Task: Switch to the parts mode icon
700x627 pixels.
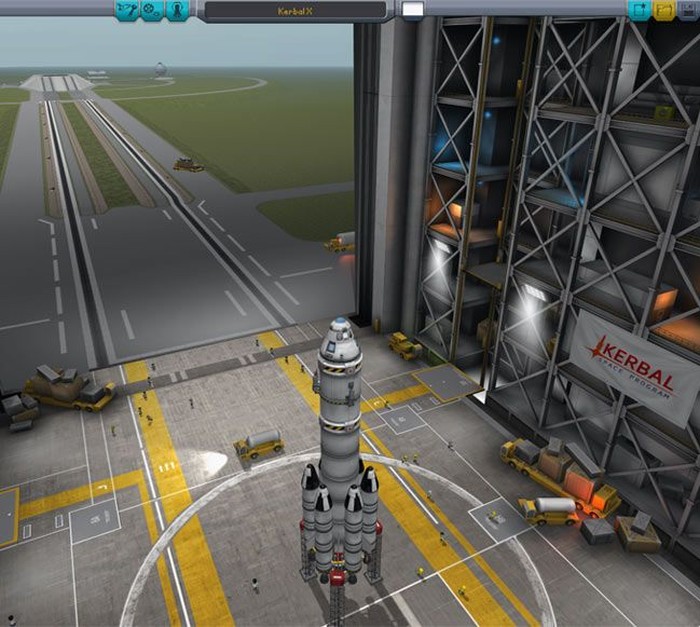Action: (x=127, y=11)
